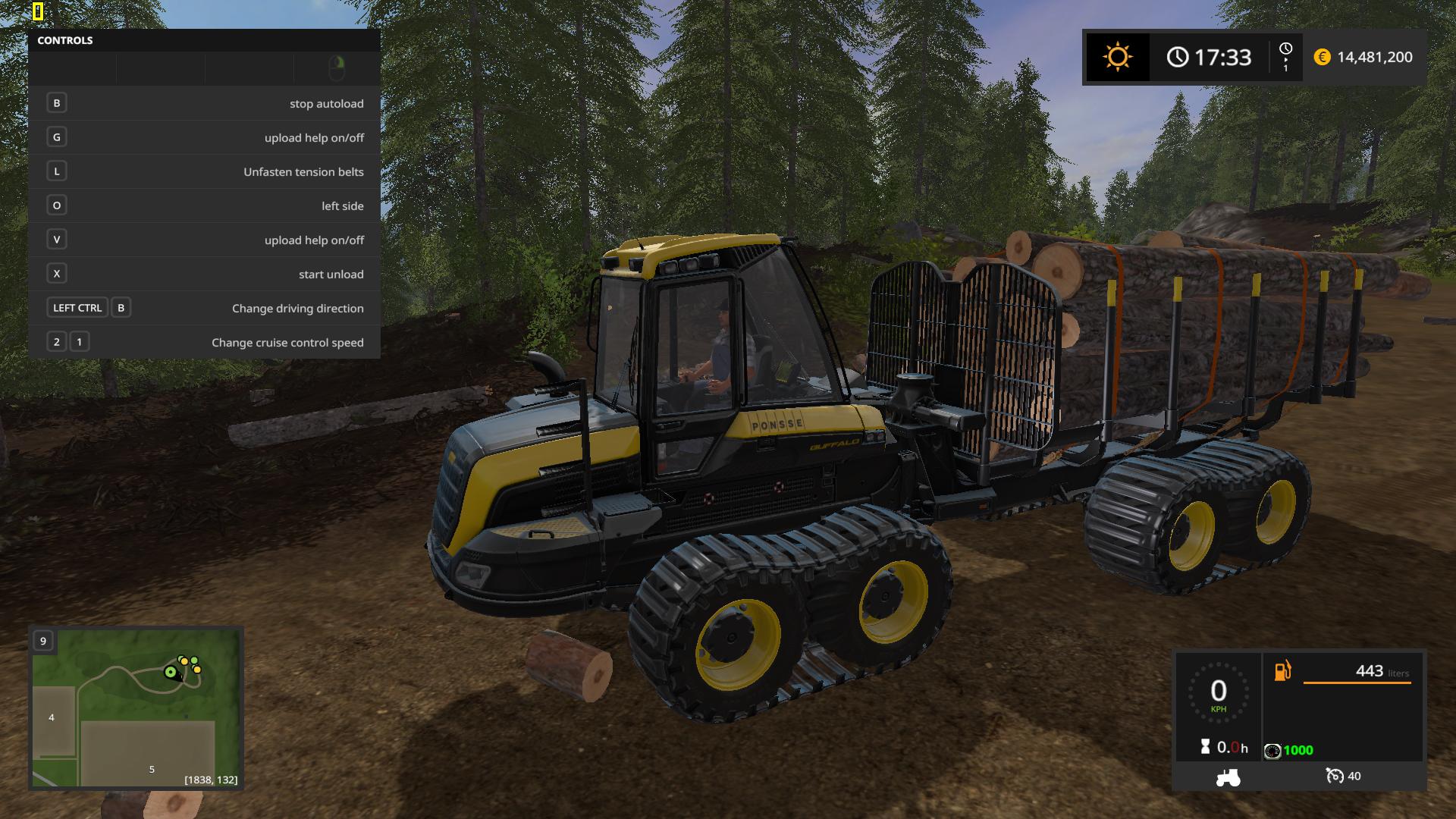Click the euro coin money icon
The width and height of the screenshot is (1456, 819).
click(1322, 58)
